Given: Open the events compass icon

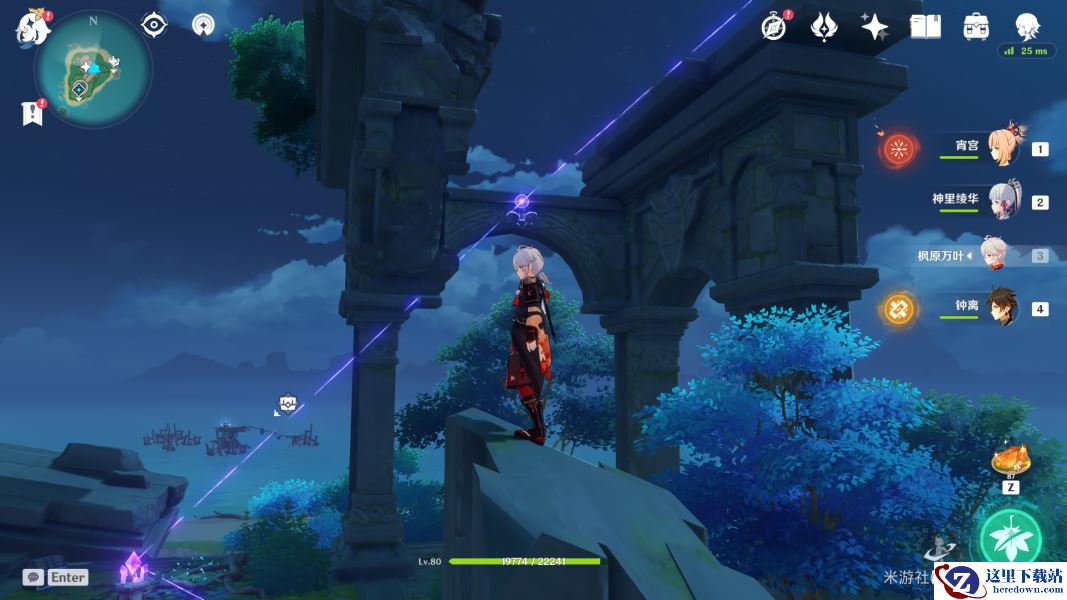Looking at the screenshot, I should click(x=773, y=27).
